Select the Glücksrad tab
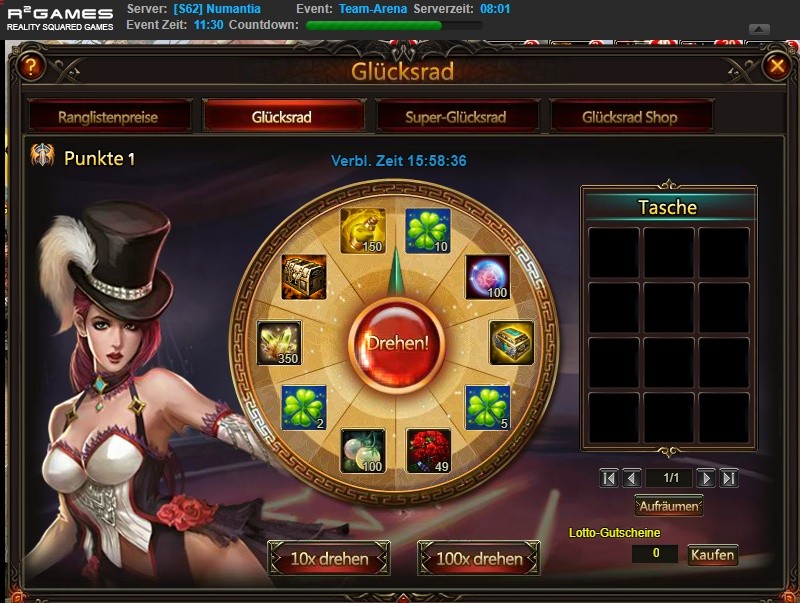This screenshot has width=800, height=603. [x=282, y=117]
